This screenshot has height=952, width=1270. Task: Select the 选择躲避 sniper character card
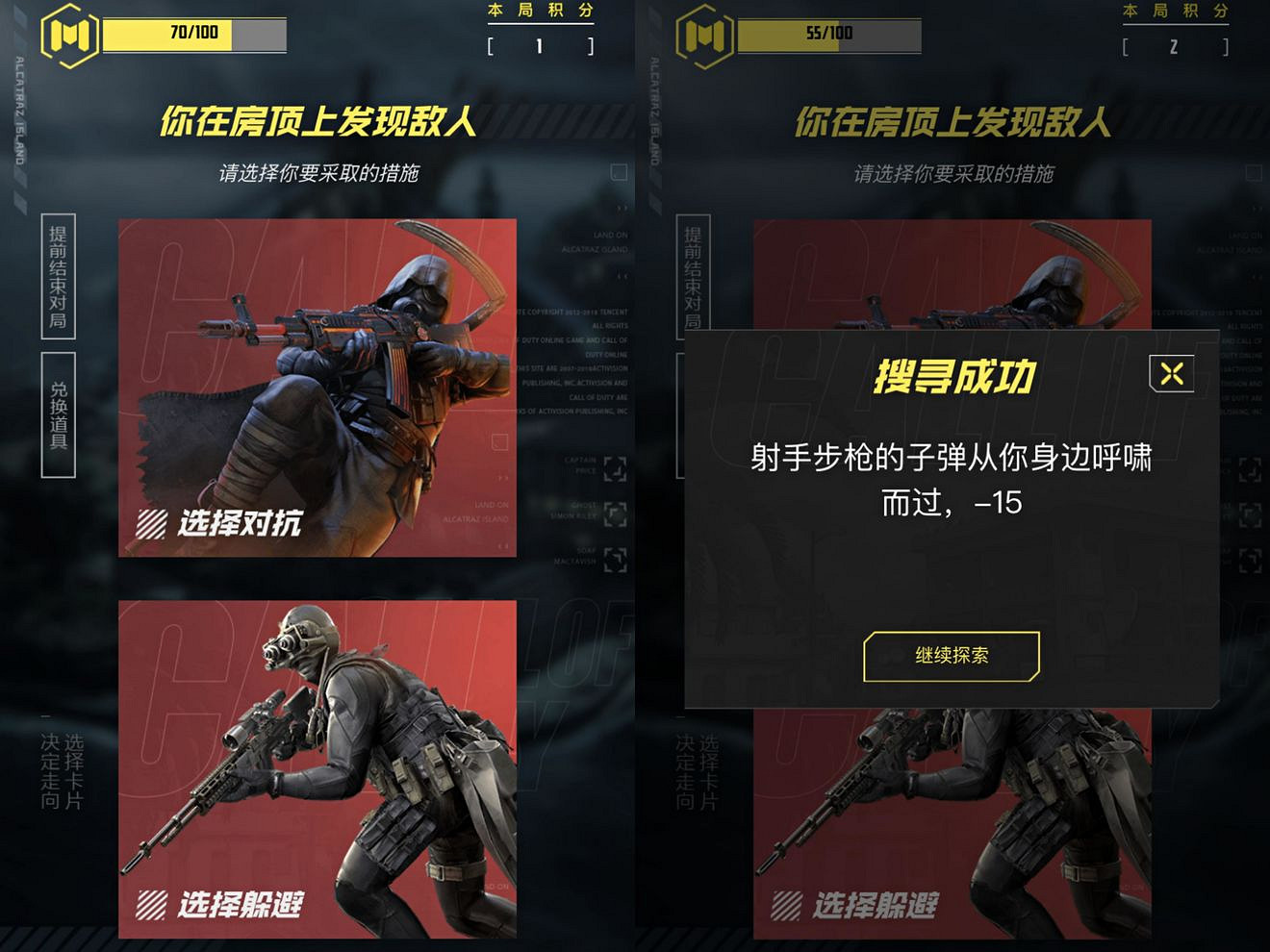(316, 769)
